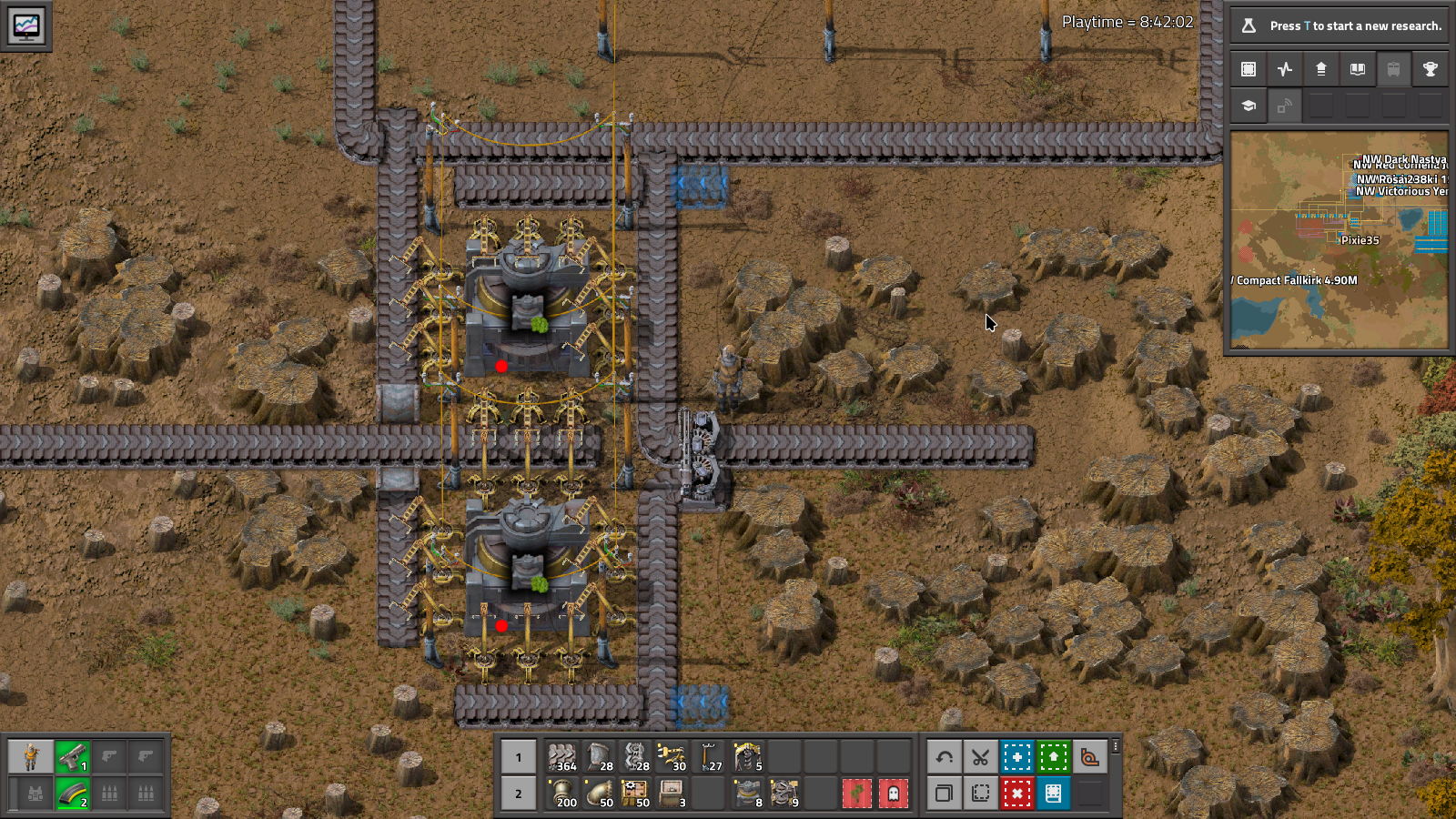The image size is (1456, 819).
Task: Select the firearm magazine ammo slot
Action: [x=72, y=794]
